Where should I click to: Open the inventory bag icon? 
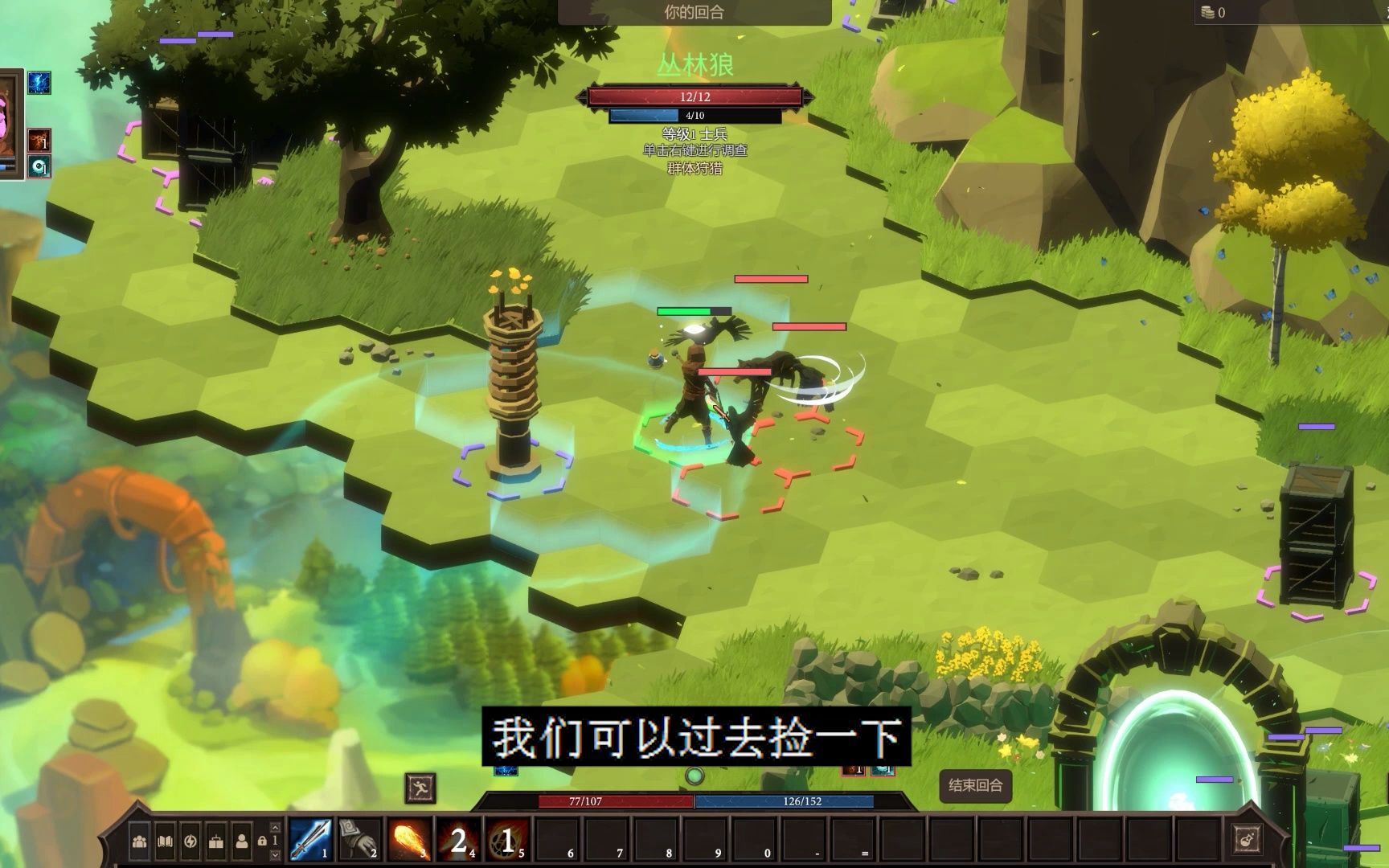(x=216, y=841)
